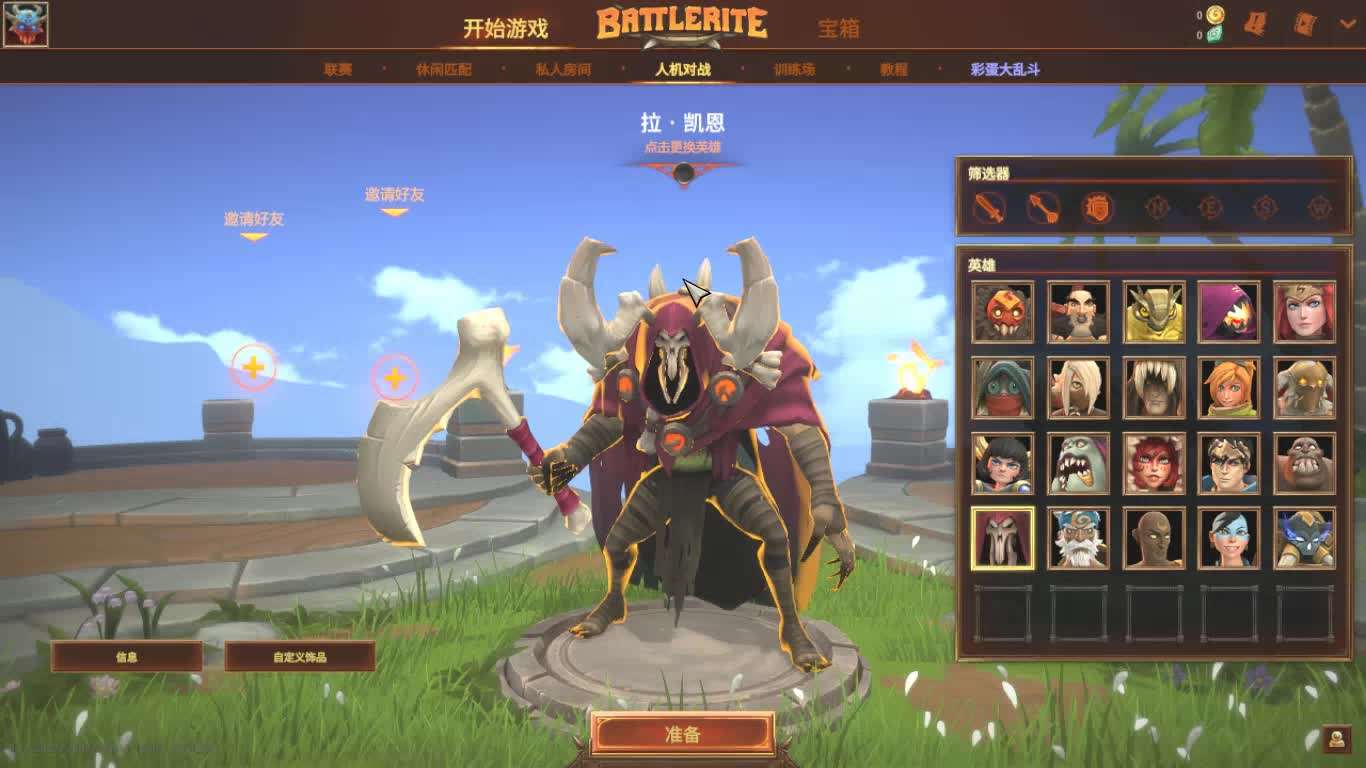Choose the 彩蛋大乱斗 brawl mode tab
1366x768 pixels.
[x=1005, y=70]
